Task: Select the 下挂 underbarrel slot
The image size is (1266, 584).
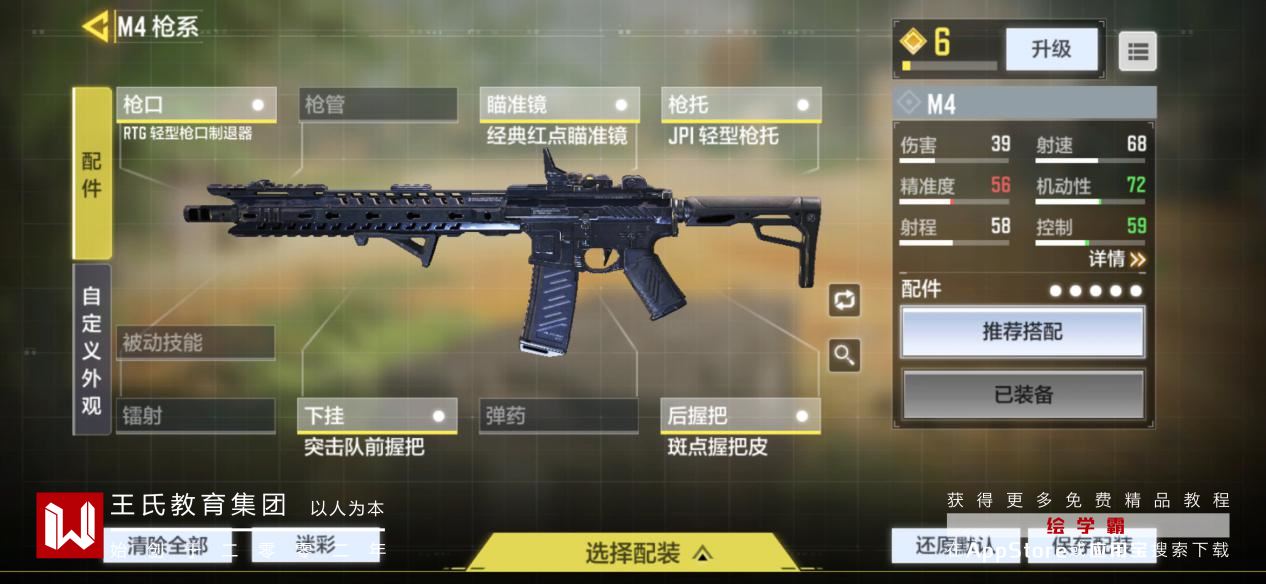Action: point(378,416)
